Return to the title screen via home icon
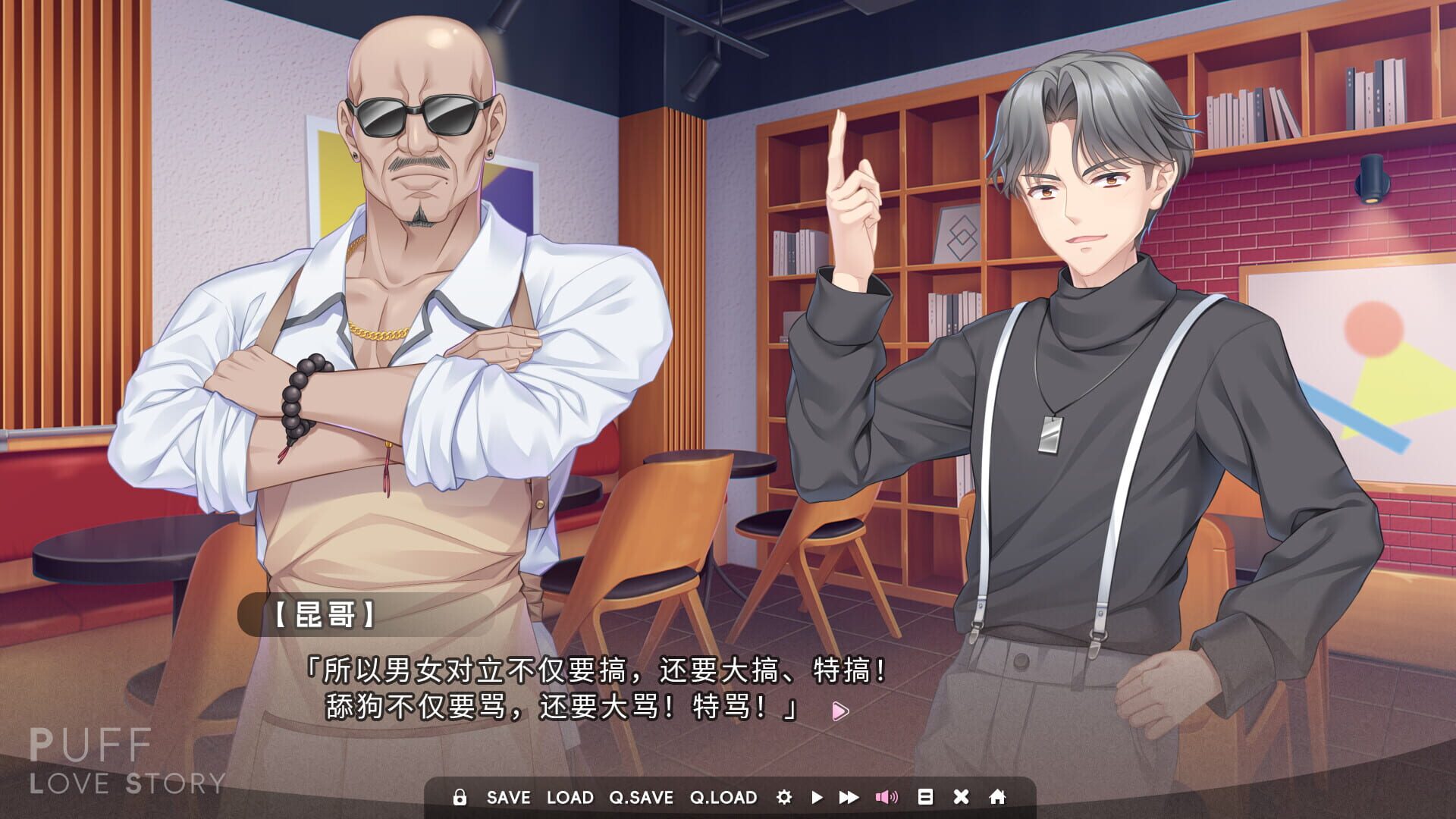 tap(996, 797)
